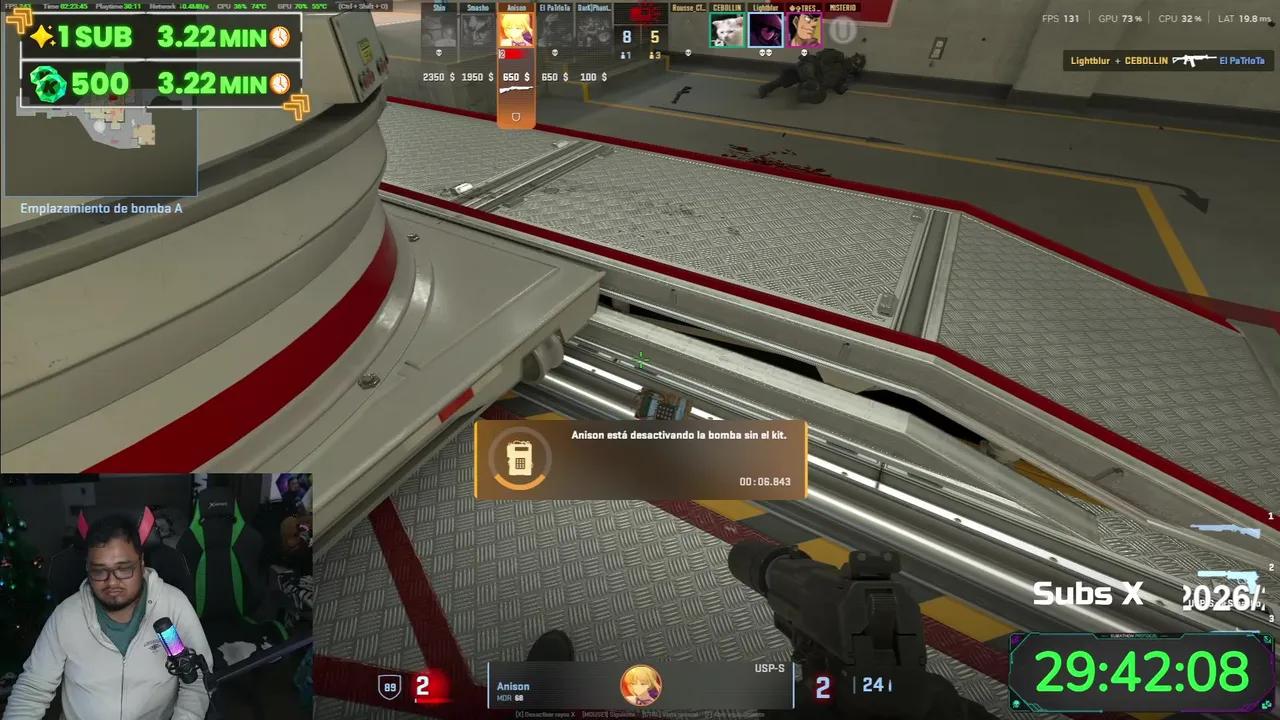Click the clock icon next to 1 SUB goal

(280, 37)
